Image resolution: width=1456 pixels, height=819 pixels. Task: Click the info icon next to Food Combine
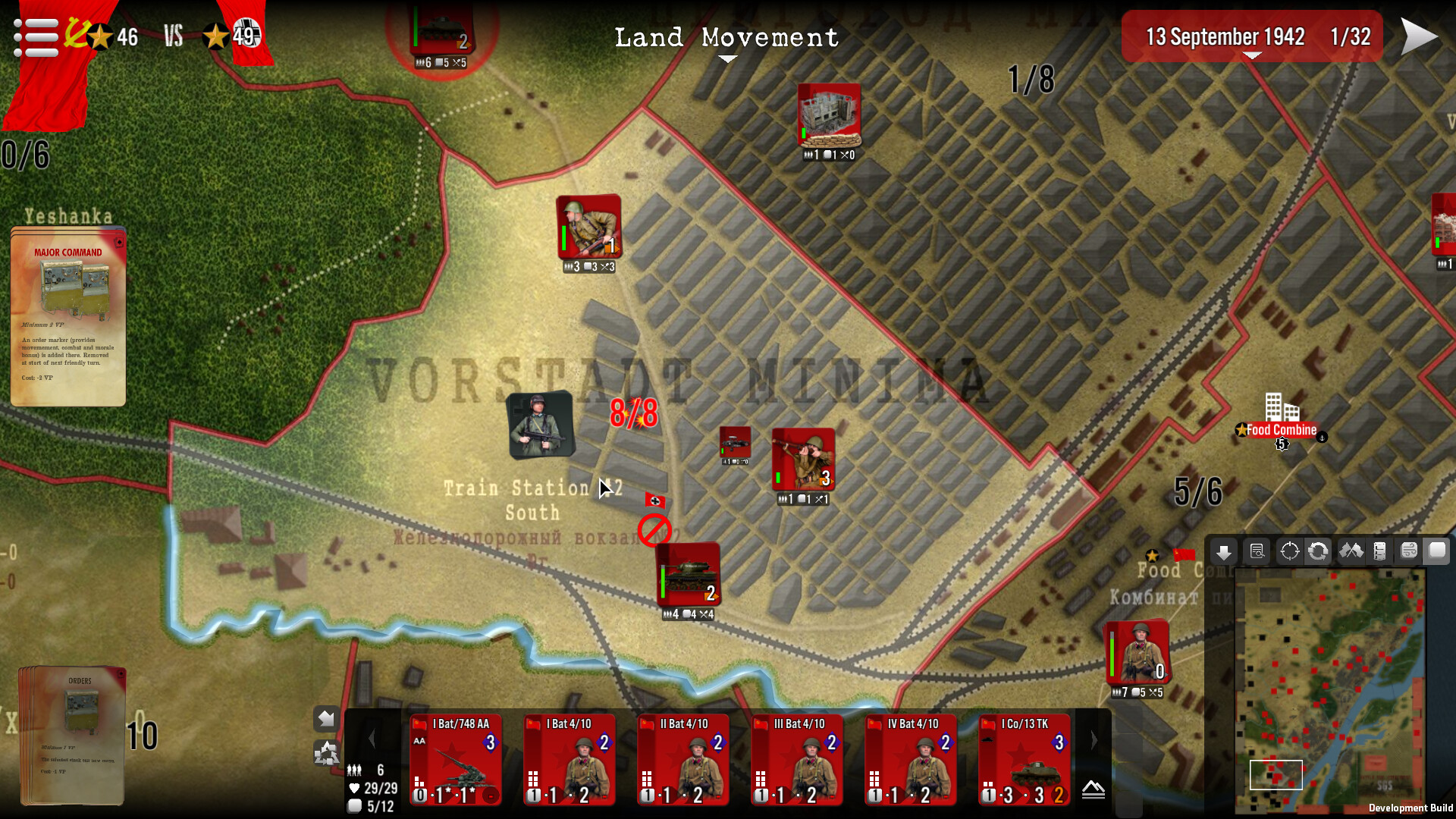[1323, 438]
